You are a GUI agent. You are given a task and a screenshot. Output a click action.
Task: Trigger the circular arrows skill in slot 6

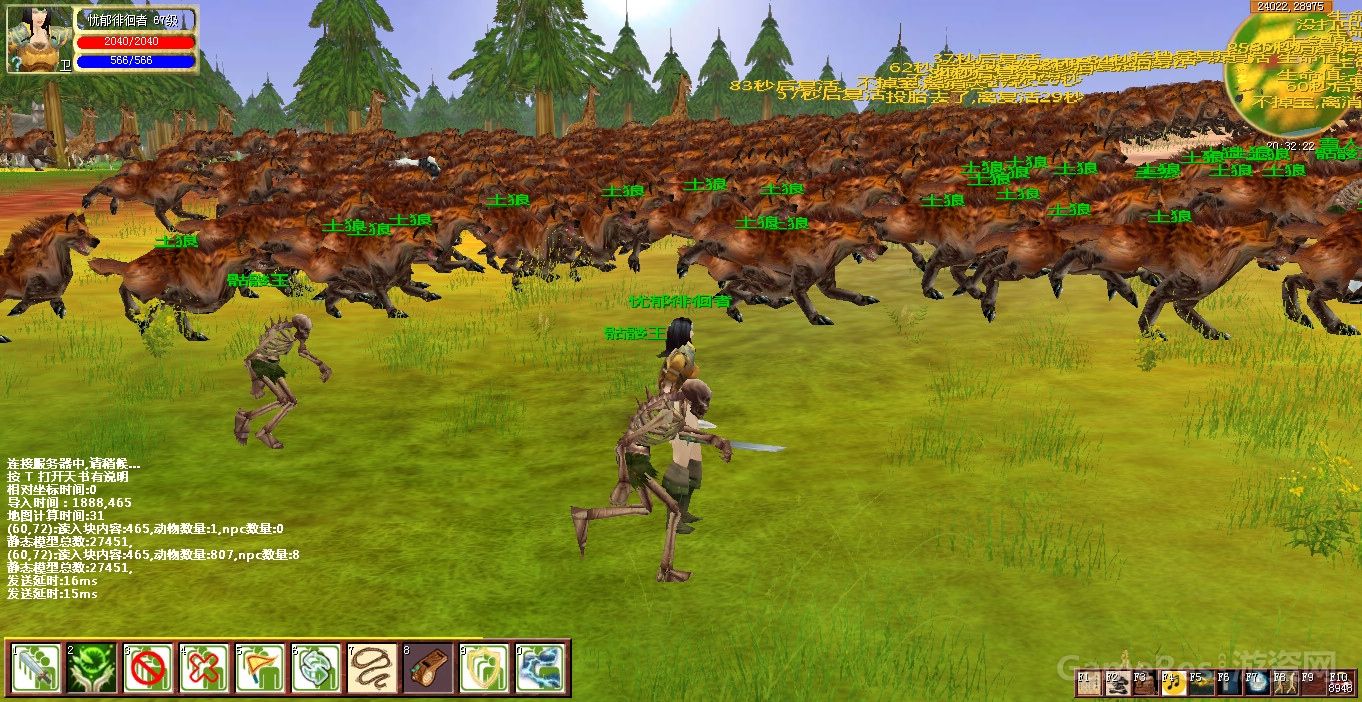pos(316,667)
